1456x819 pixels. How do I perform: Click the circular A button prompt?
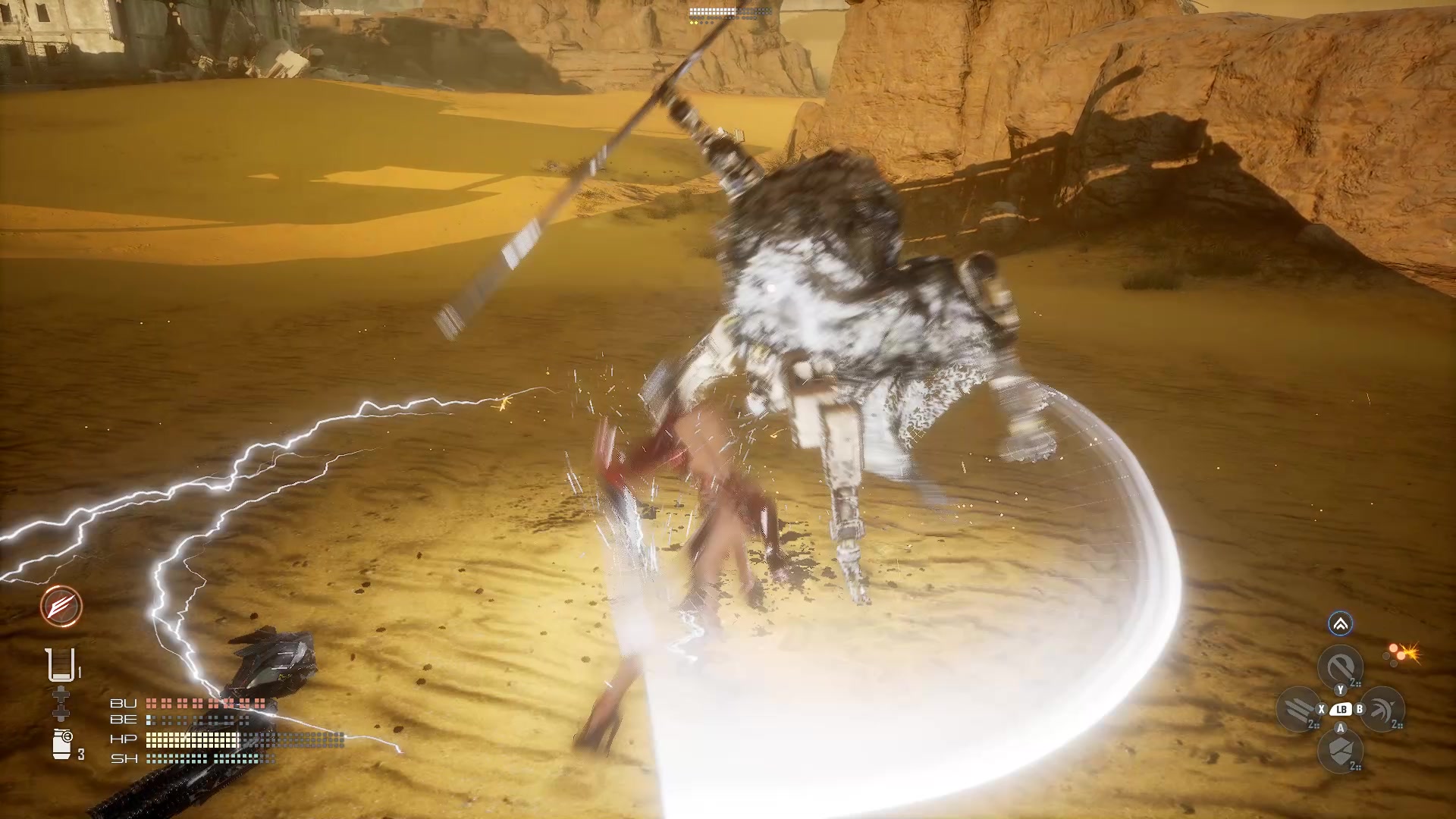1340,728
